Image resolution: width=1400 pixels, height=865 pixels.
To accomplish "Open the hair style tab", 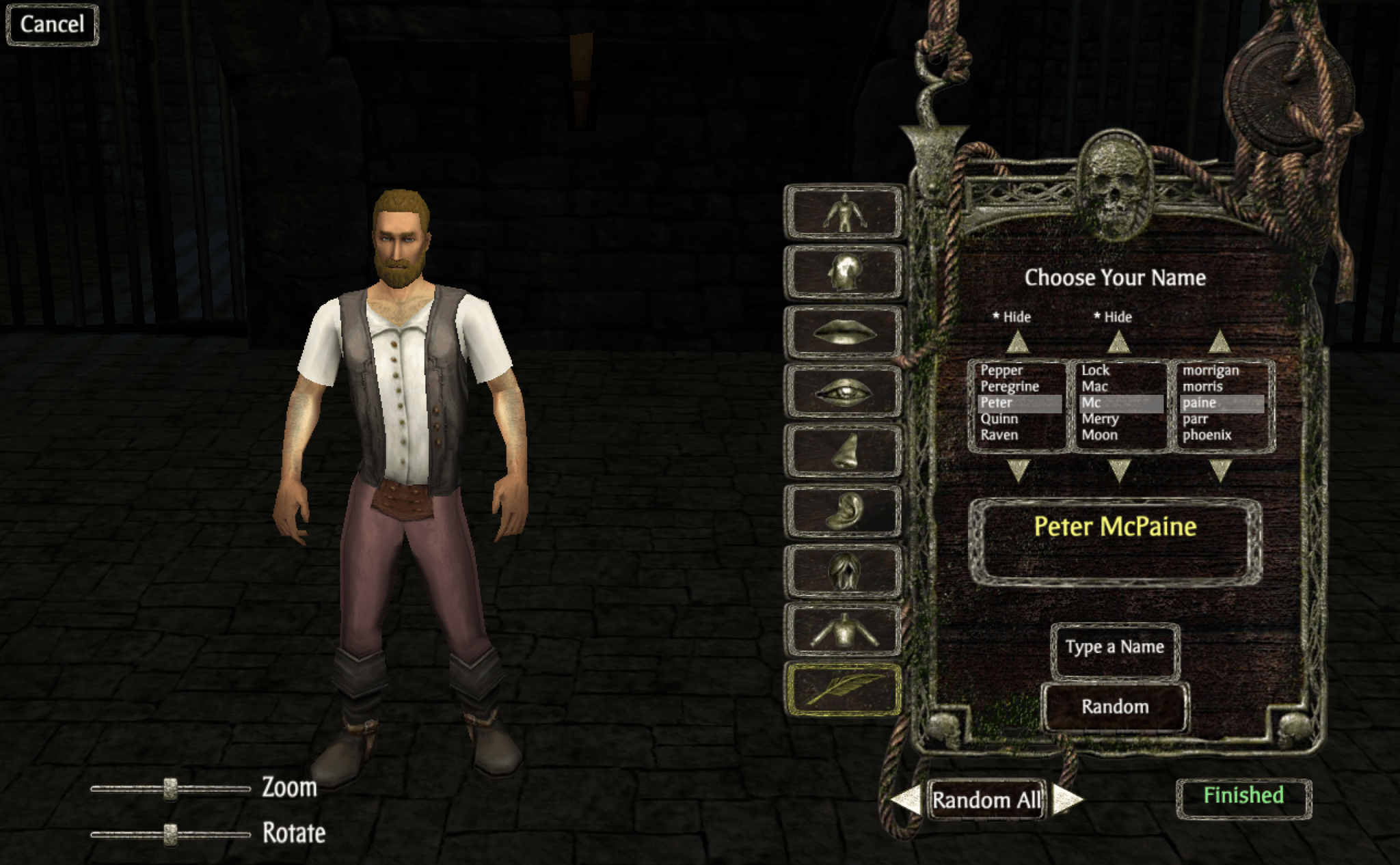I will pos(844,571).
